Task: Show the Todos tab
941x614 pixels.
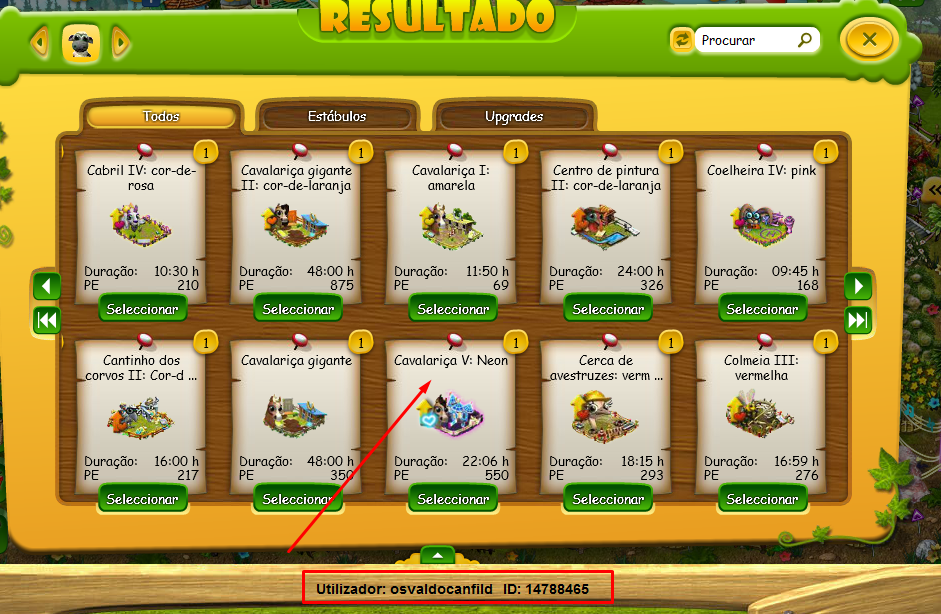Action: click(161, 116)
